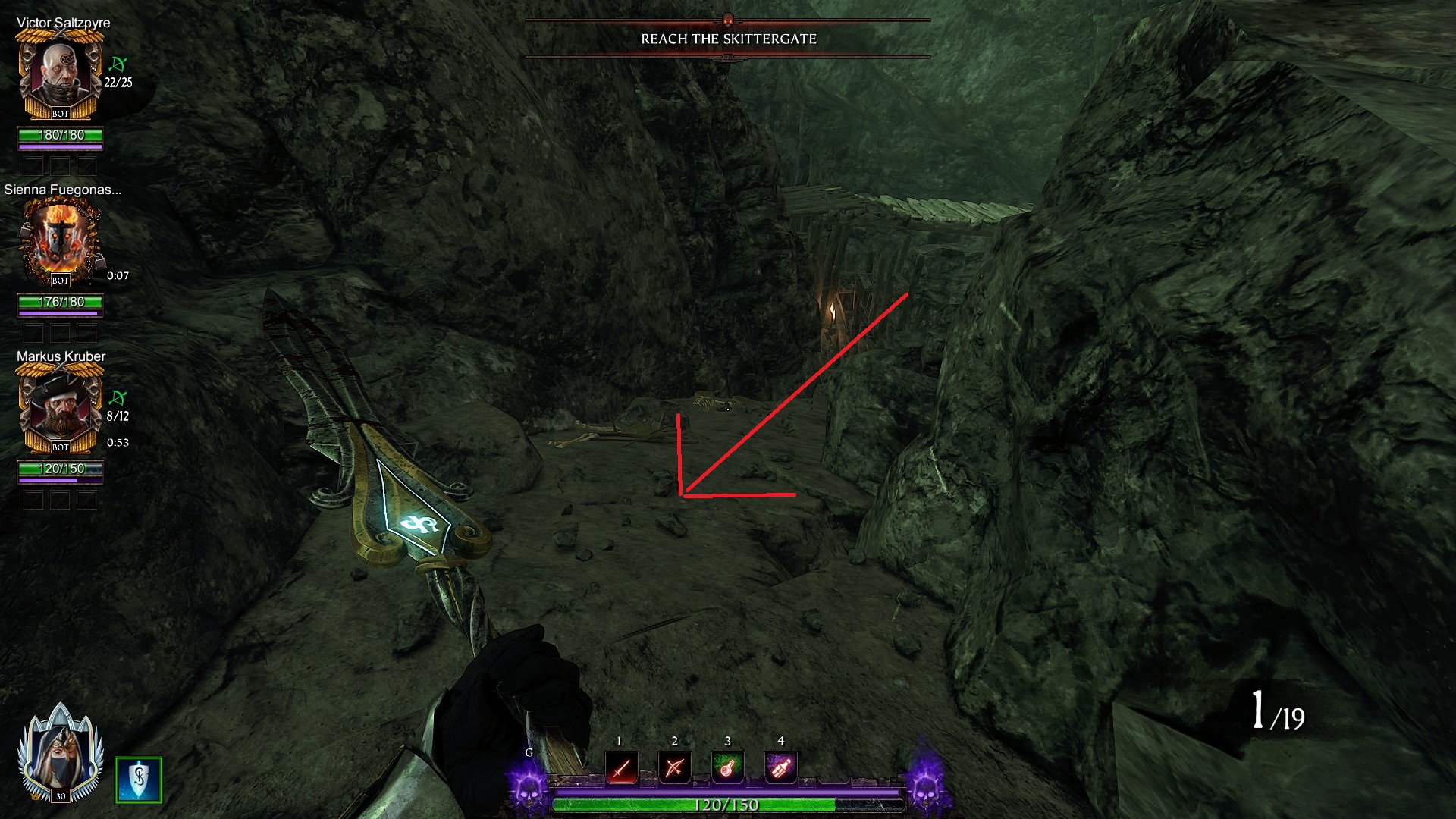Use the healing potion in slot 3
The width and height of the screenshot is (1456, 819).
point(727,768)
